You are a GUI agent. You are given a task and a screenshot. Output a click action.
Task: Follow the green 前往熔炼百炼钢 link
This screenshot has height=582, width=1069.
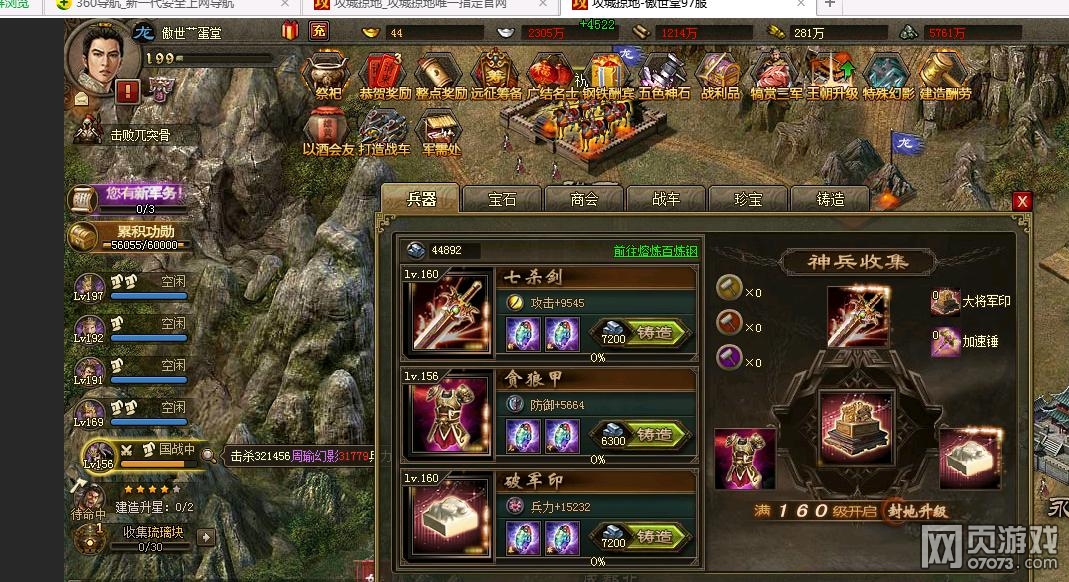click(x=655, y=251)
